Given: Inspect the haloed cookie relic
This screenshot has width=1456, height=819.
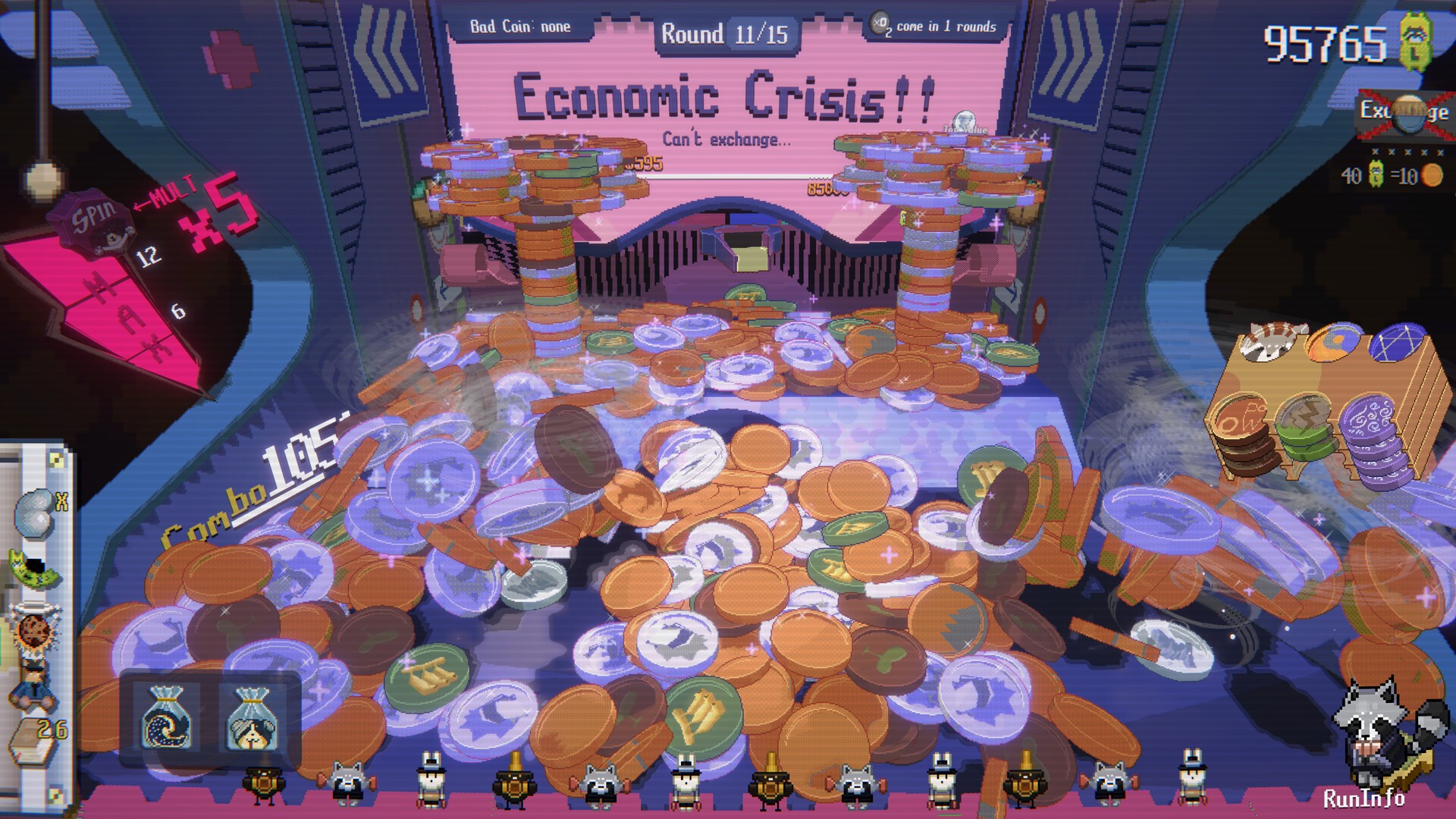Looking at the screenshot, I should (x=33, y=626).
